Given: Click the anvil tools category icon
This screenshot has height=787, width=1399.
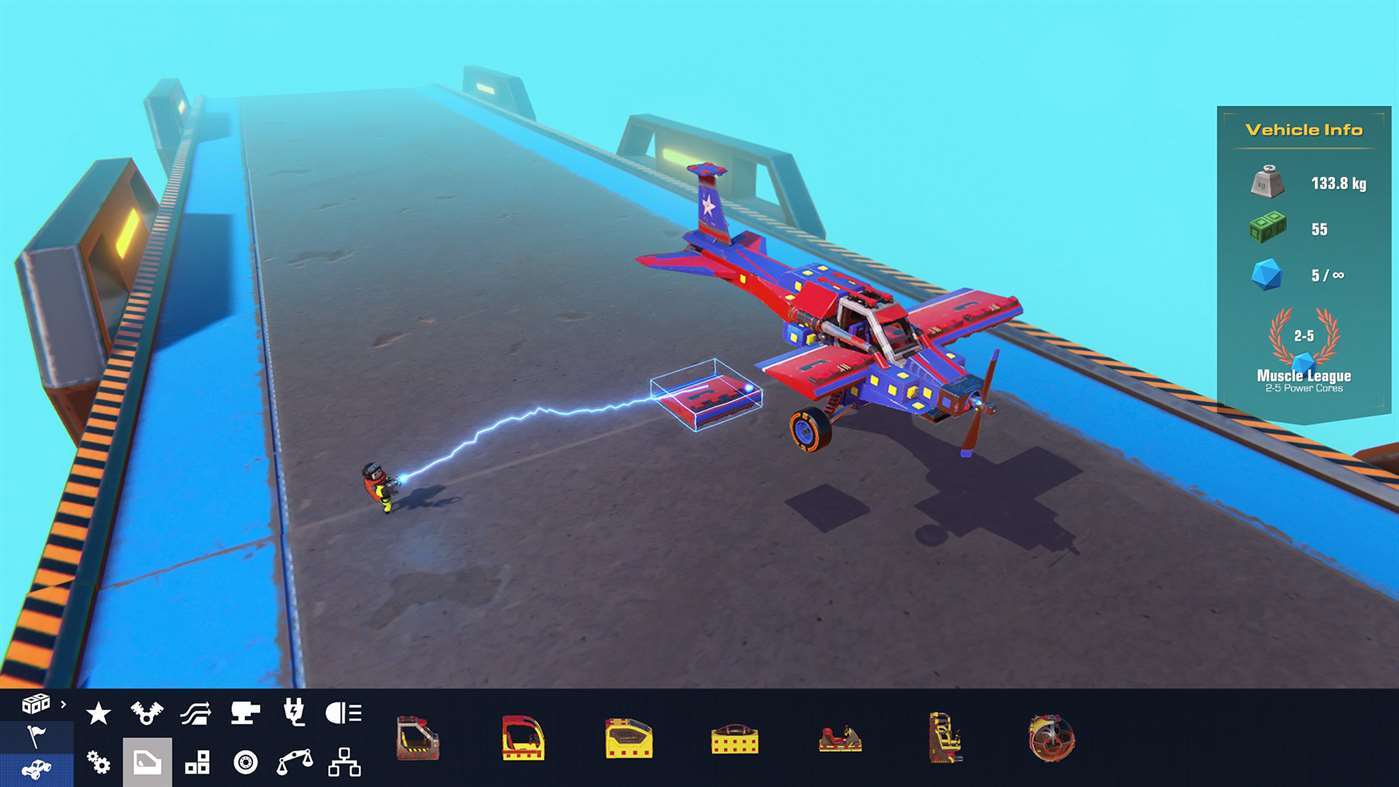Looking at the screenshot, I should click(x=245, y=713).
